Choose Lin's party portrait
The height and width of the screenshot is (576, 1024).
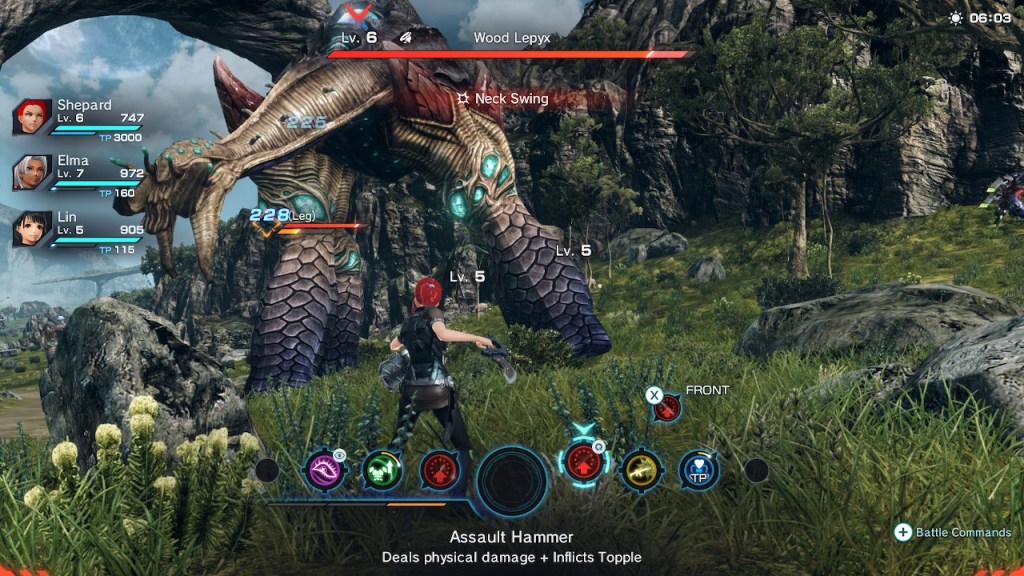[x=32, y=228]
